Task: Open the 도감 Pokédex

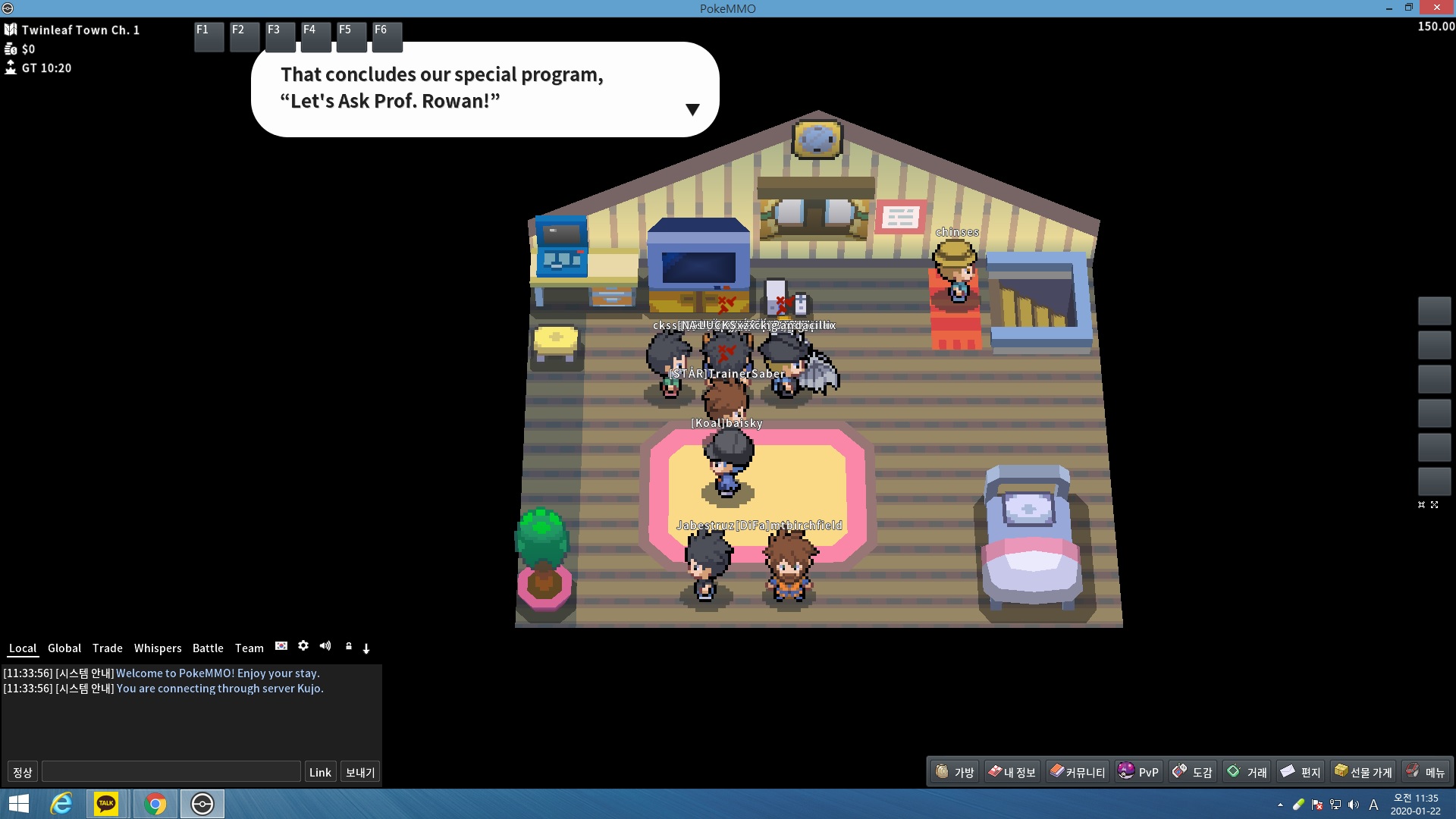Action: (x=1192, y=772)
